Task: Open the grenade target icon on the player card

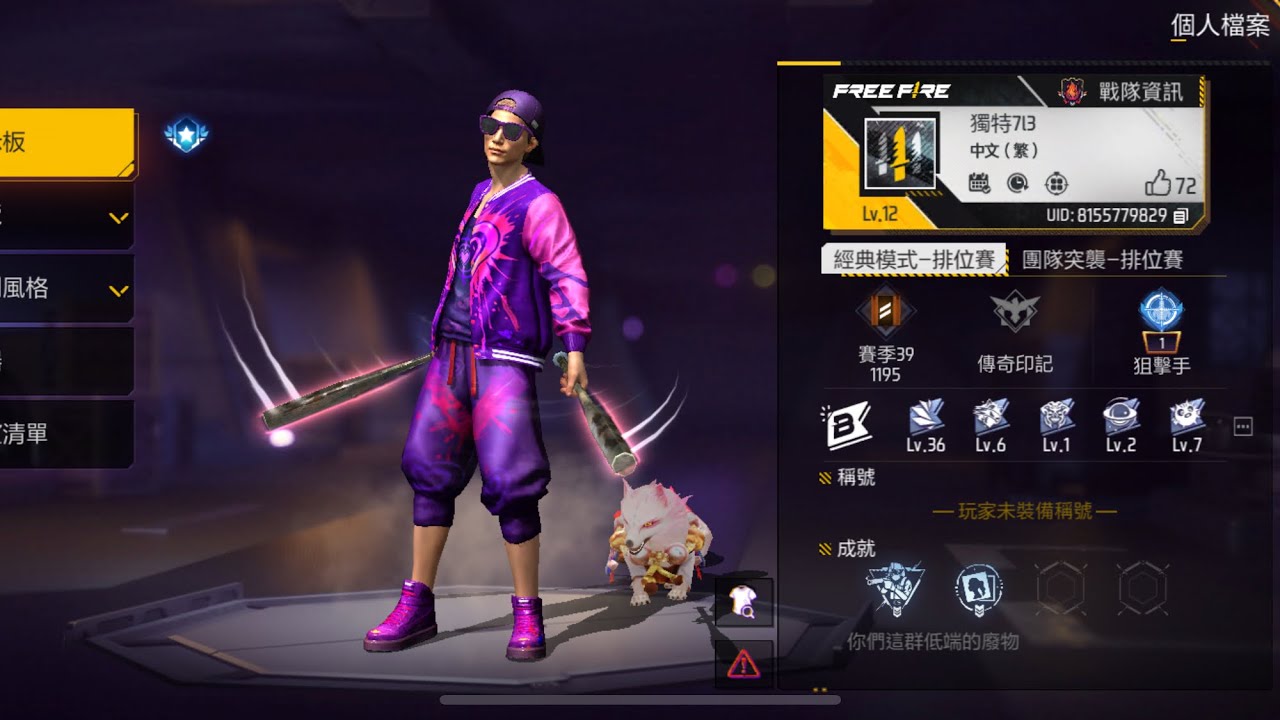Action: click(x=1057, y=185)
